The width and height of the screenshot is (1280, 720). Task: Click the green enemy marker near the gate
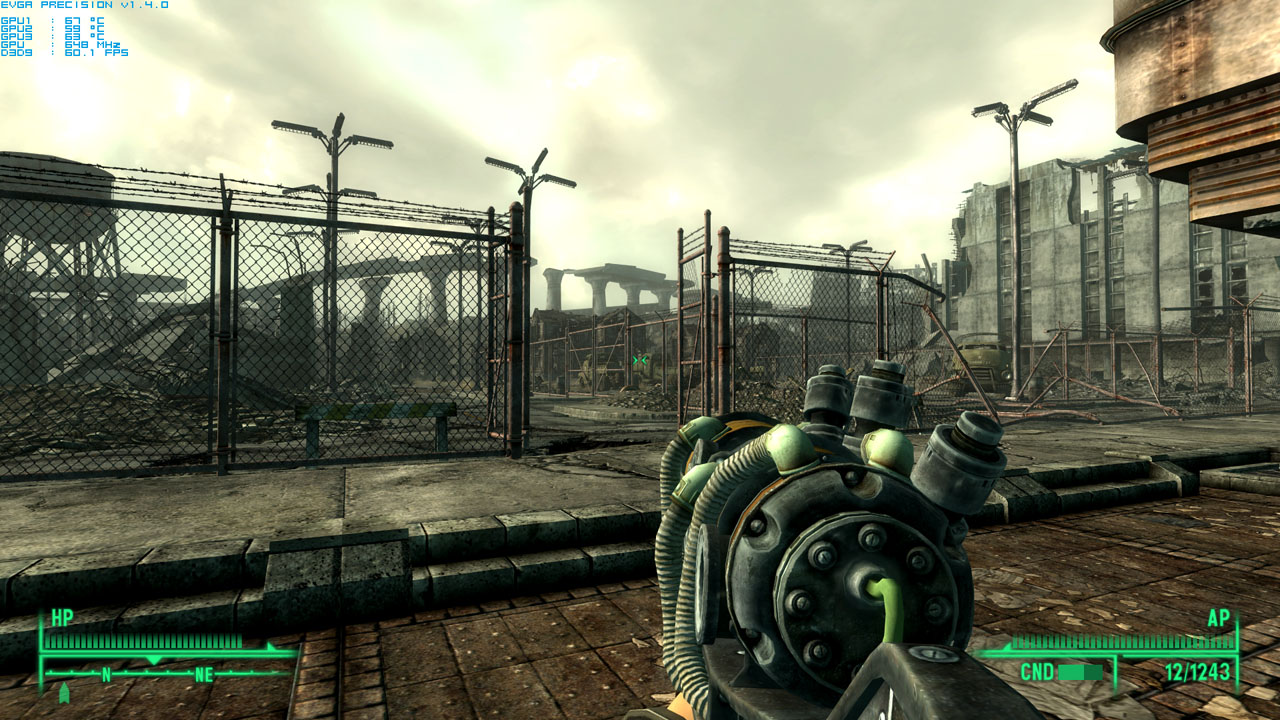tap(640, 360)
